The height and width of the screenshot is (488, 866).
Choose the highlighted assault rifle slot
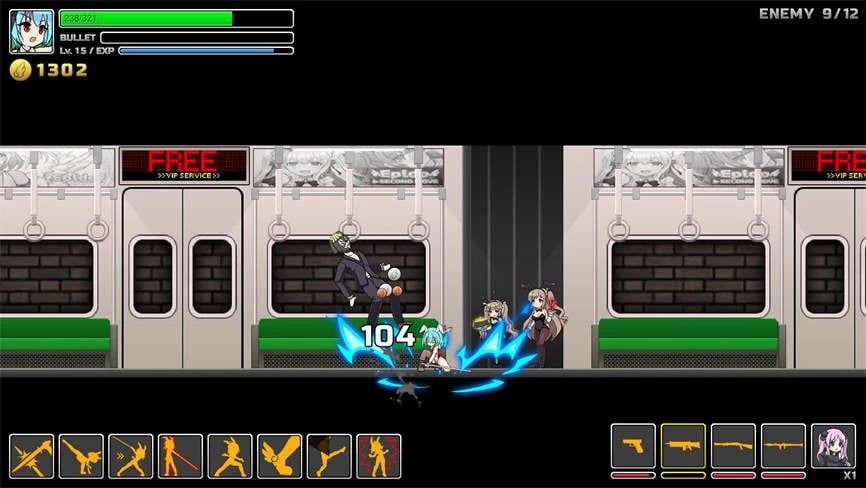point(683,446)
